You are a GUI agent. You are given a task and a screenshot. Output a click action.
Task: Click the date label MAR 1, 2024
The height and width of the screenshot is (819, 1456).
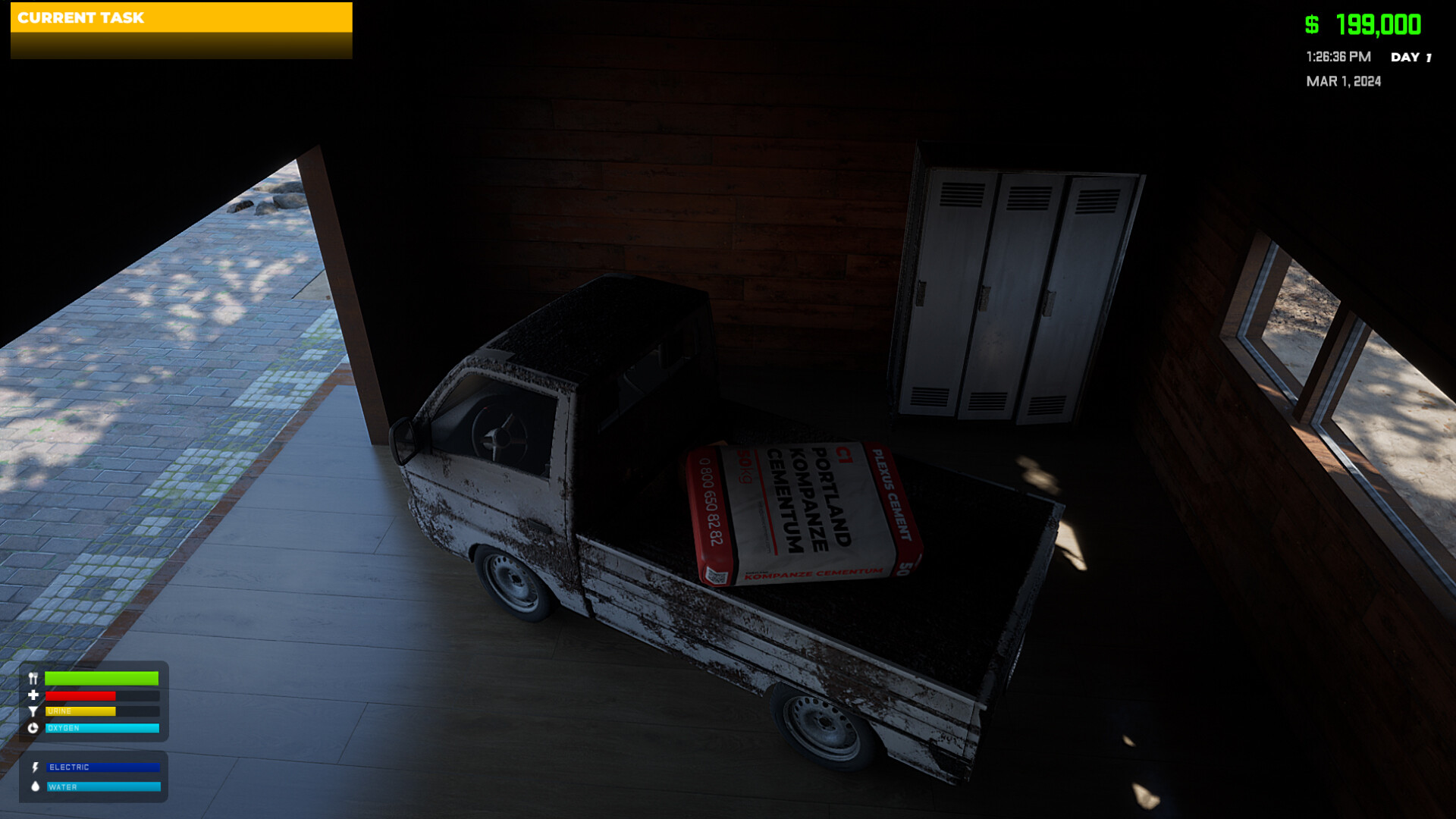(x=1343, y=81)
